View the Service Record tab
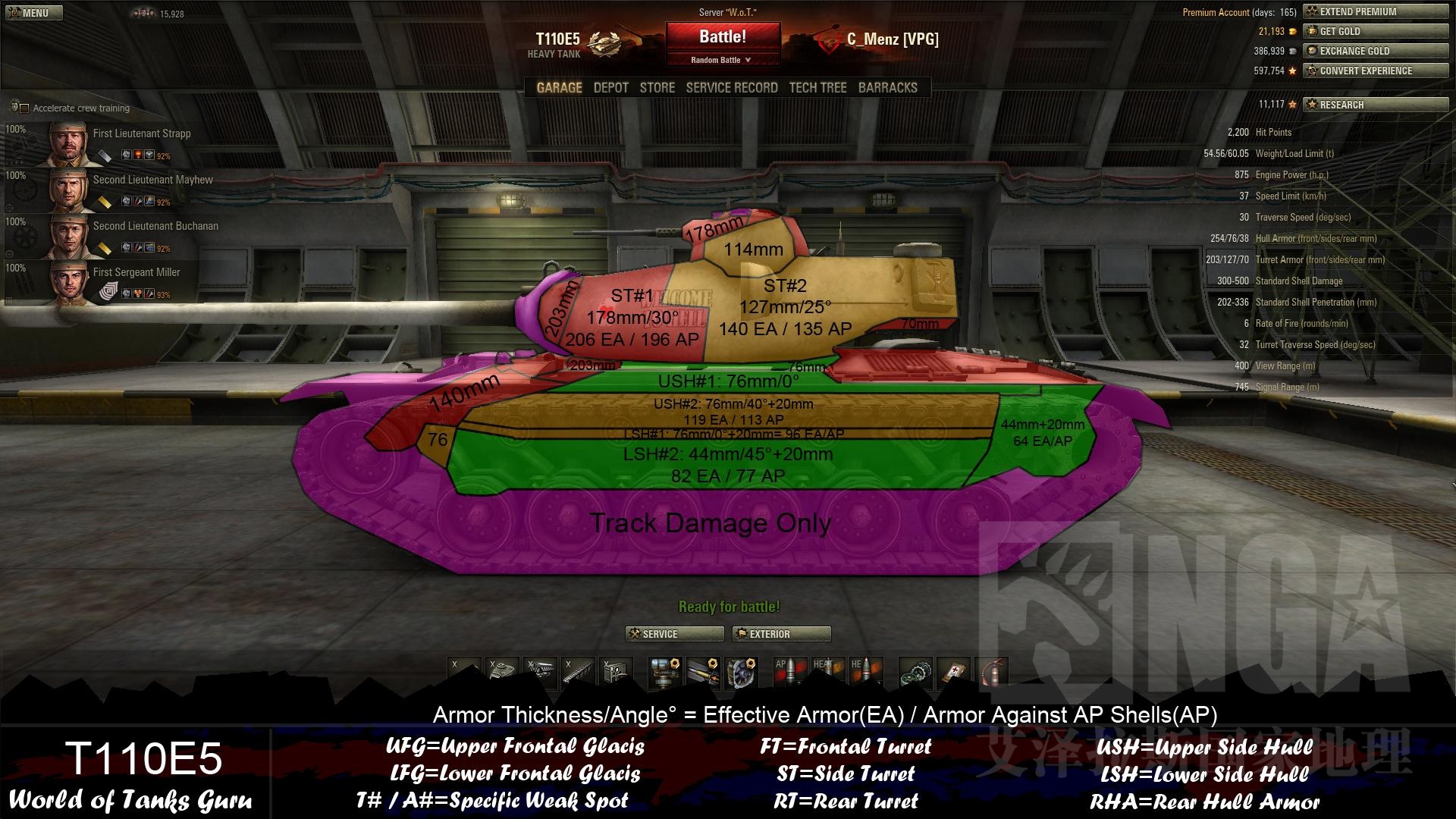1456x819 pixels. pos(731,88)
